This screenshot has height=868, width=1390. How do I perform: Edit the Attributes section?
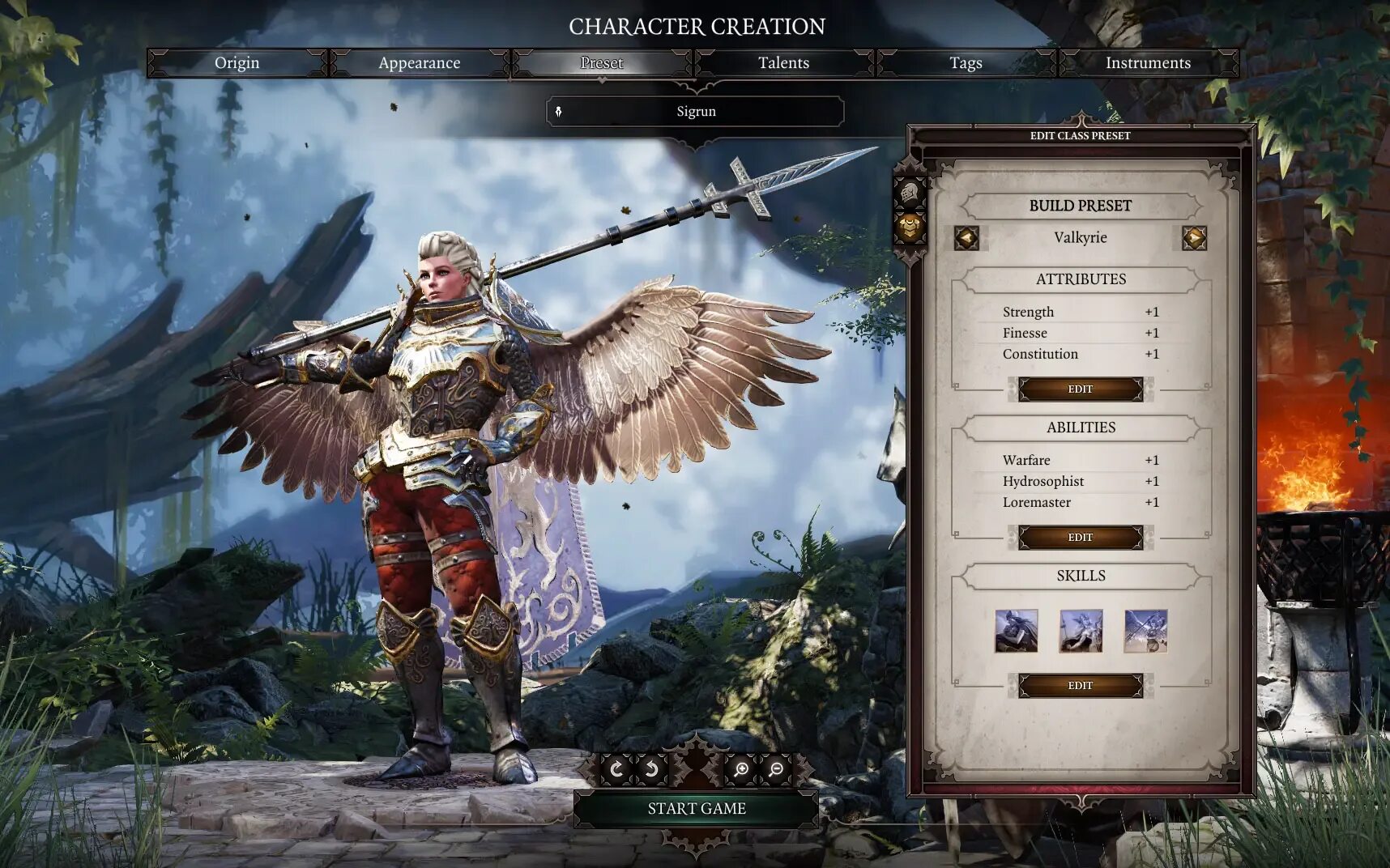1080,389
